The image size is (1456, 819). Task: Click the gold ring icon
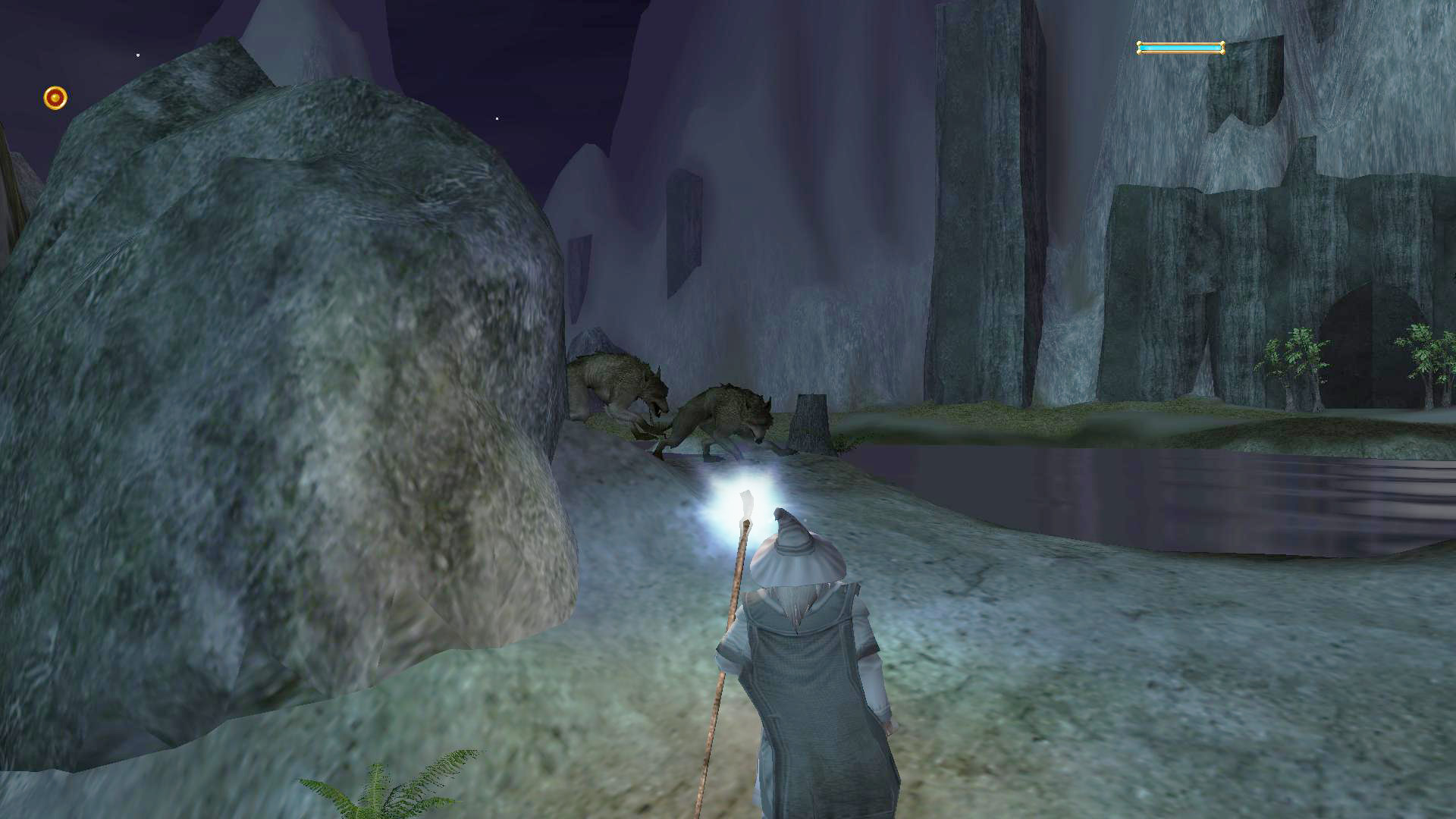pos(55,98)
